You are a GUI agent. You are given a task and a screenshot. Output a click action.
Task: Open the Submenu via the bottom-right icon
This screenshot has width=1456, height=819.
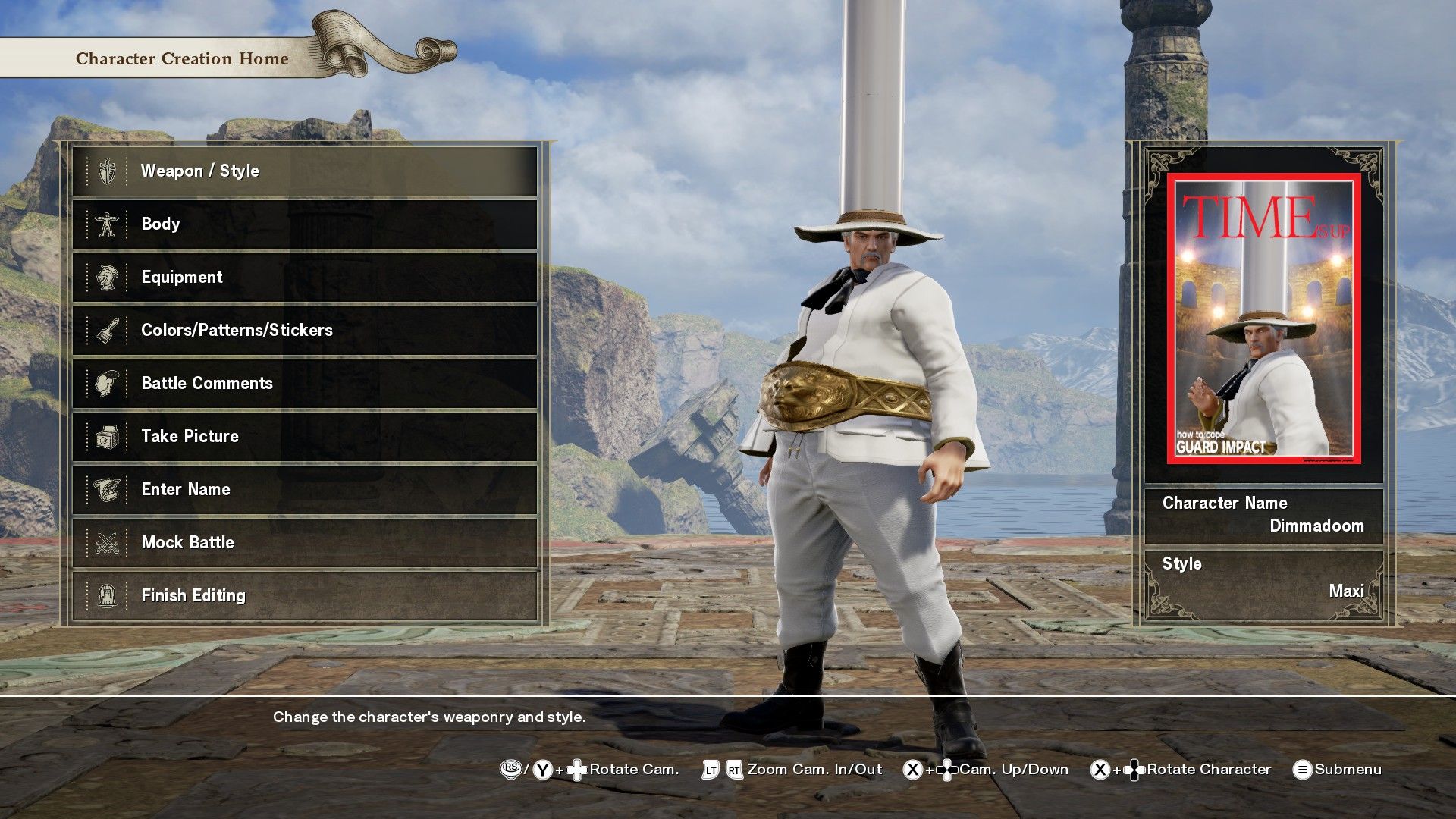pyautogui.click(x=1302, y=769)
